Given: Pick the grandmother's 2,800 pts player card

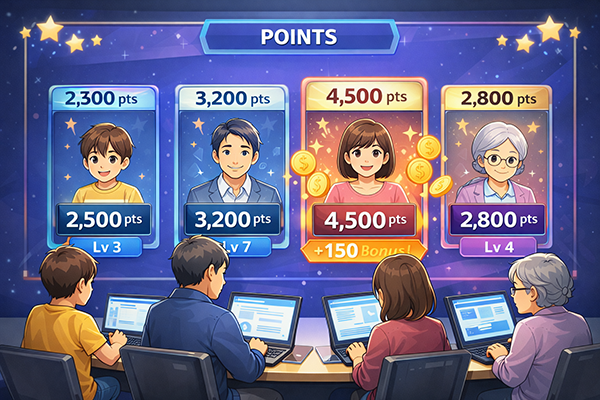Looking at the screenshot, I should coord(497,165).
